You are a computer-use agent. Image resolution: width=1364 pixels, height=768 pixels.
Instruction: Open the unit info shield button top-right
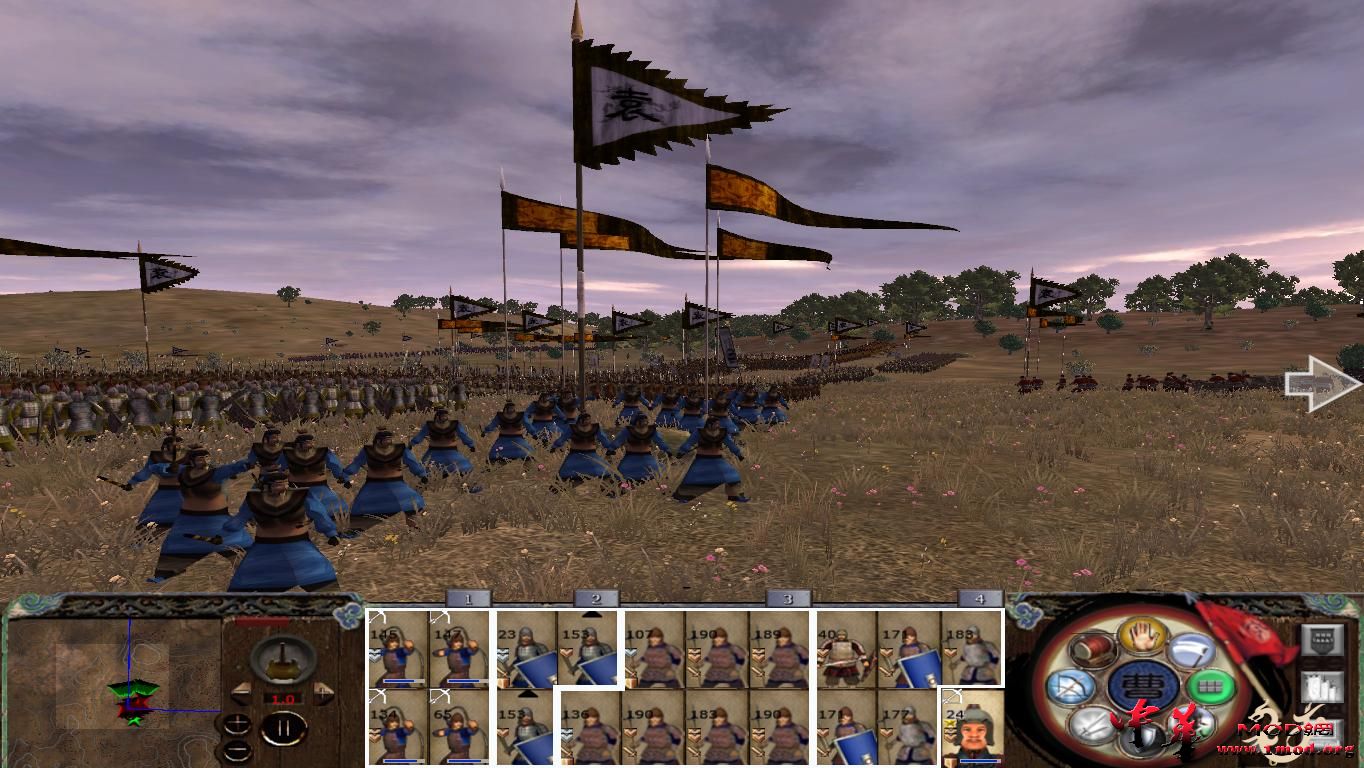(1323, 639)
